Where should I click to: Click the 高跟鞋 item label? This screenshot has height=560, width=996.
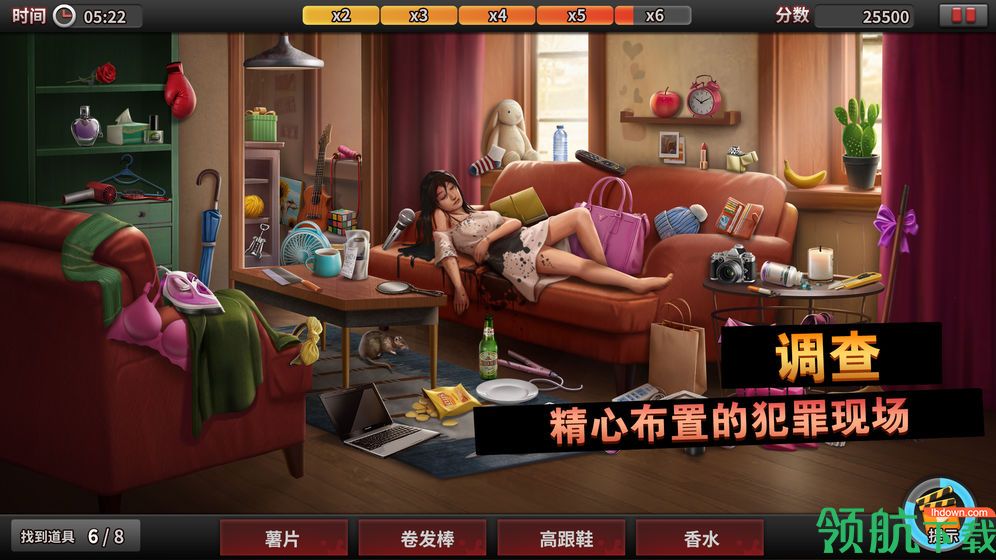(x=560, y=538)
